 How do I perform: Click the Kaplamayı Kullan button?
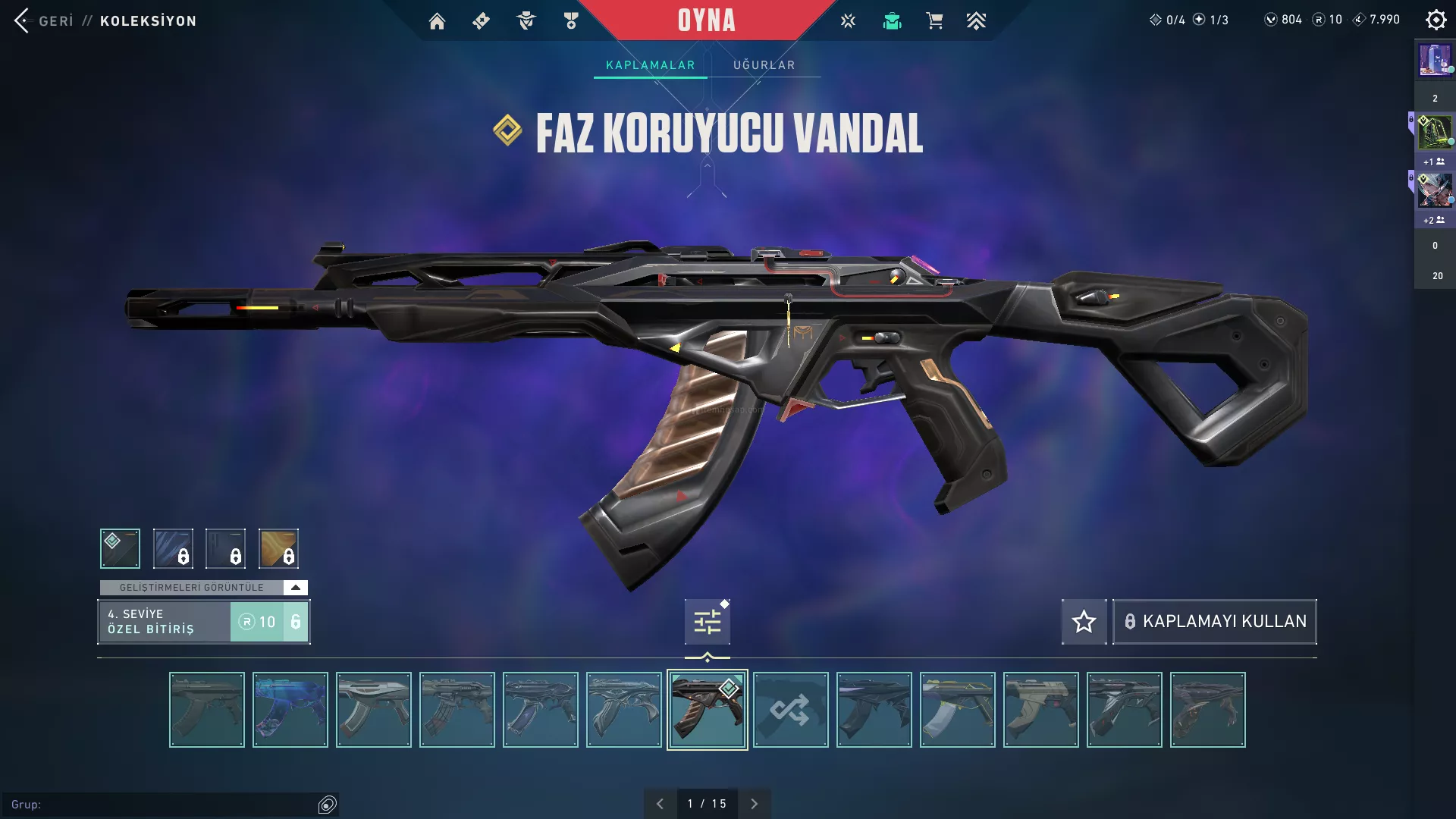coord(1214,622)
